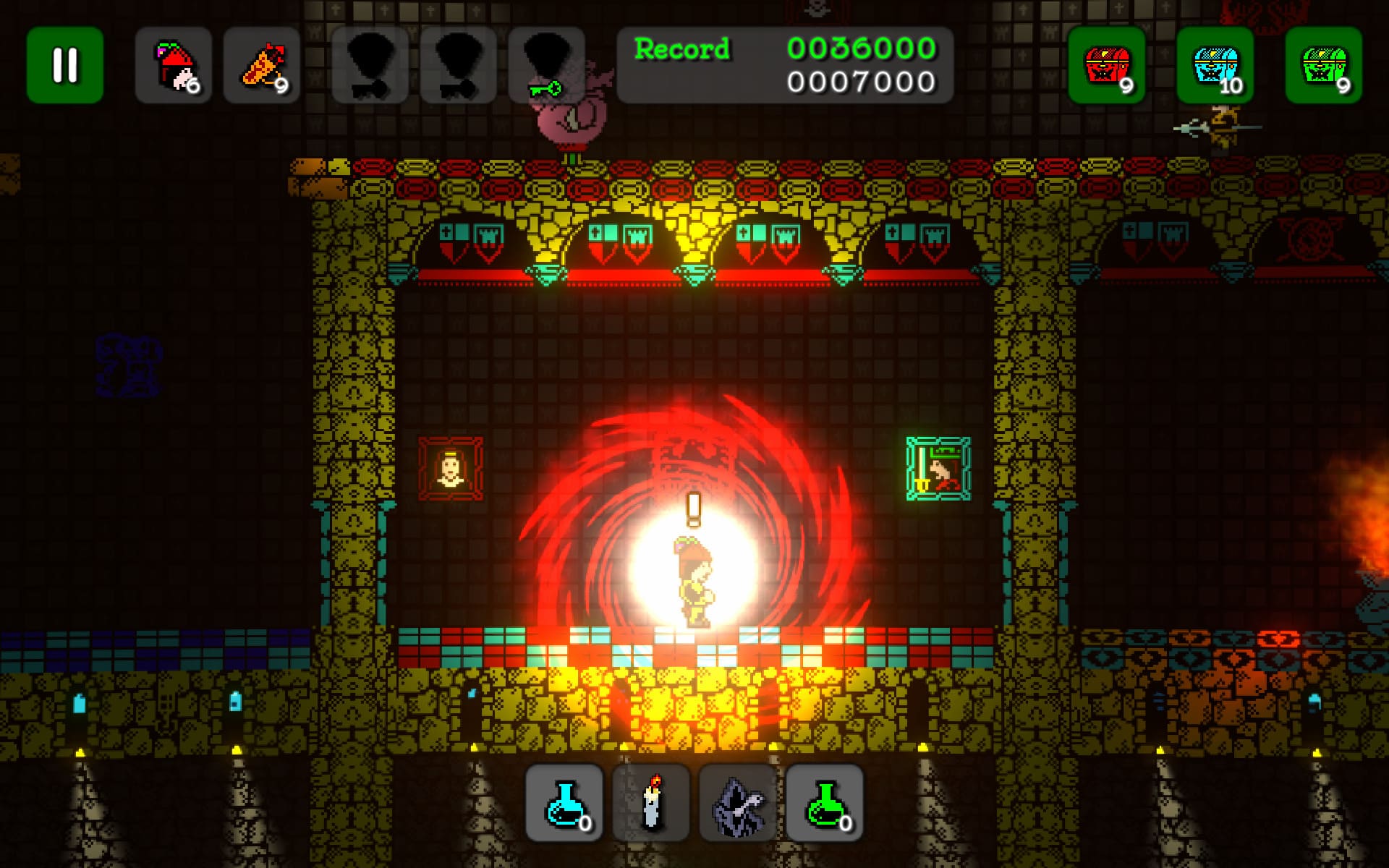Select the grey cloak item in the hotbar
Image resolution: width=1389 pixels, height=868 pixels.
(x=738, y=803)
